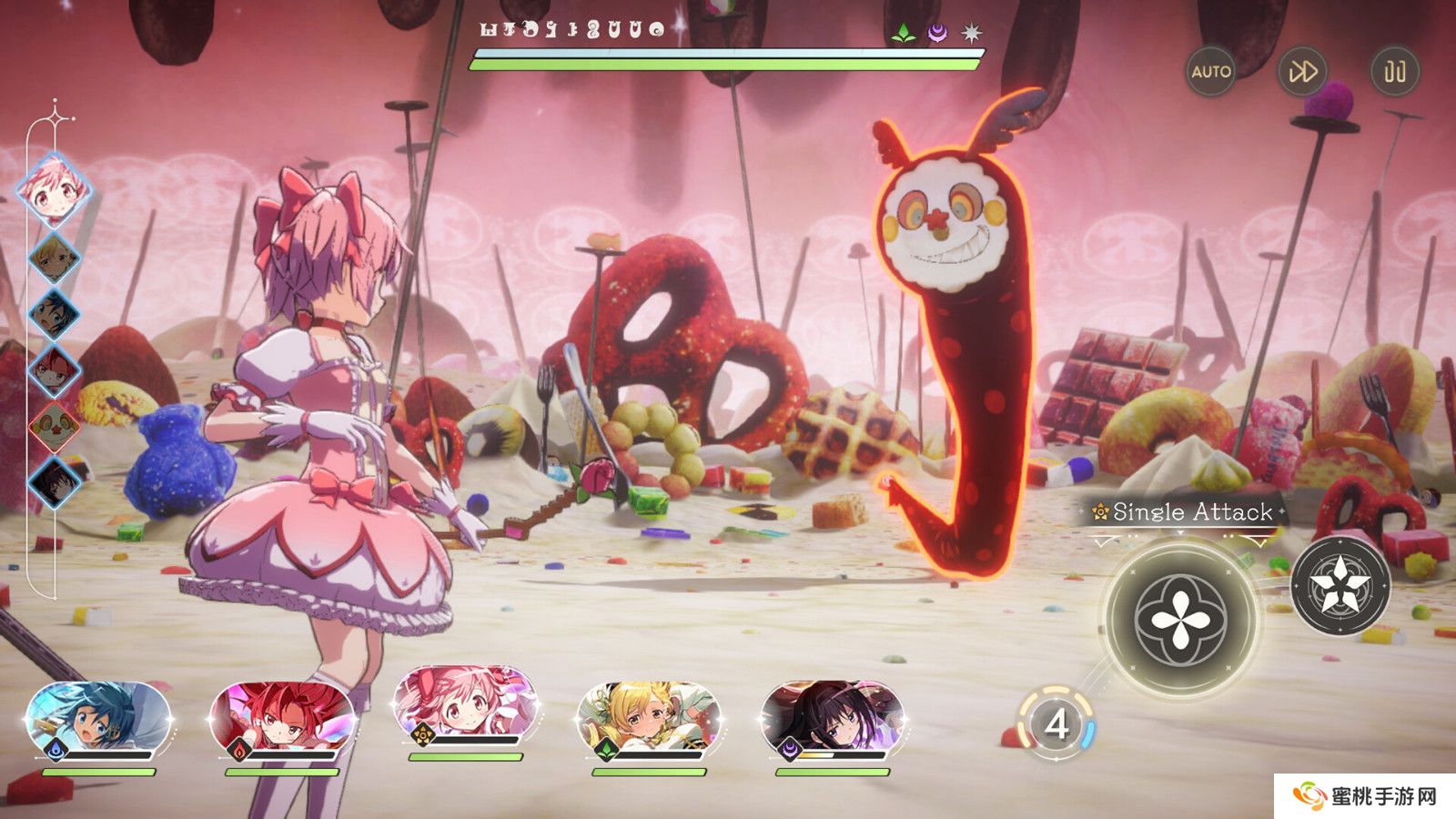Click the clown-faced enemy turn order icon
This screenshot has height=819, width=1456.
coord(55,425)
